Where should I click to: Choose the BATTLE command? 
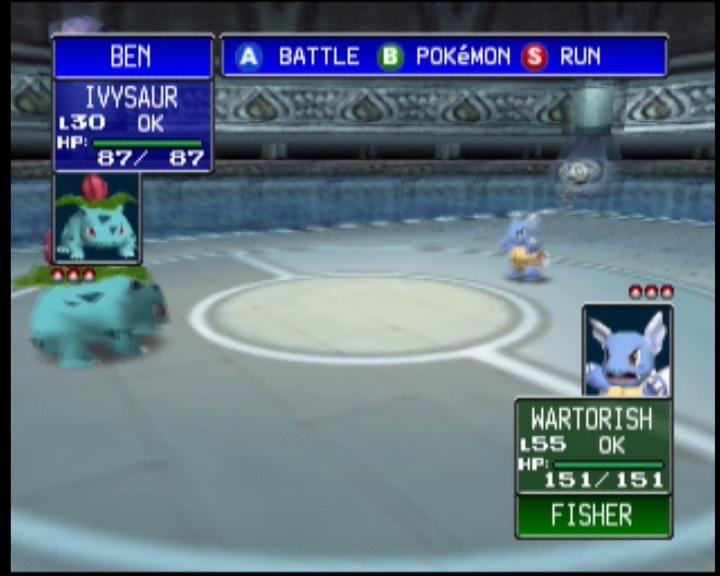(298, 57)
